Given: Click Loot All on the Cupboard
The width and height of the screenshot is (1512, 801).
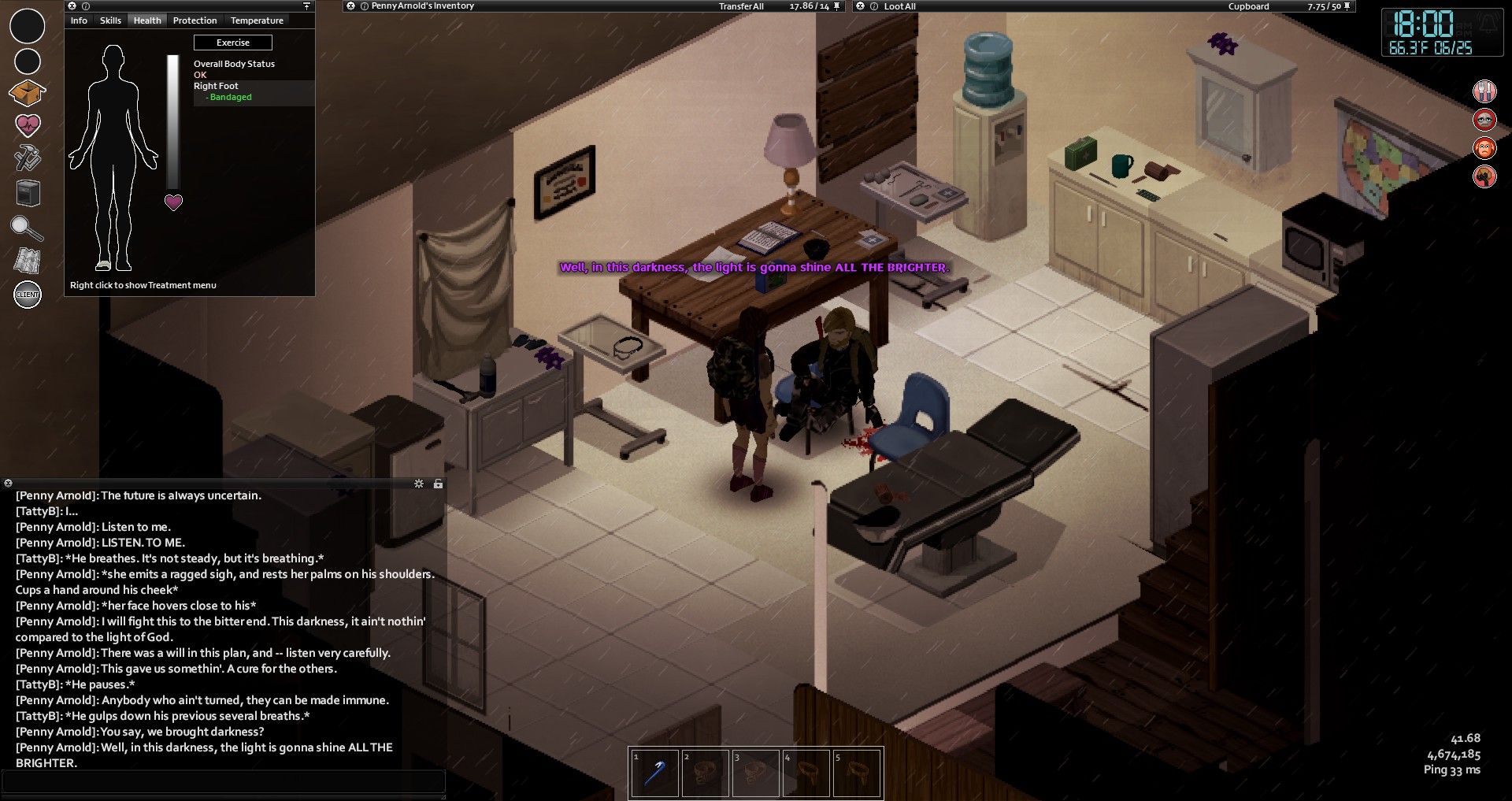Looking at the screenshot, I should pyautogui.click(x=899, y=6).
